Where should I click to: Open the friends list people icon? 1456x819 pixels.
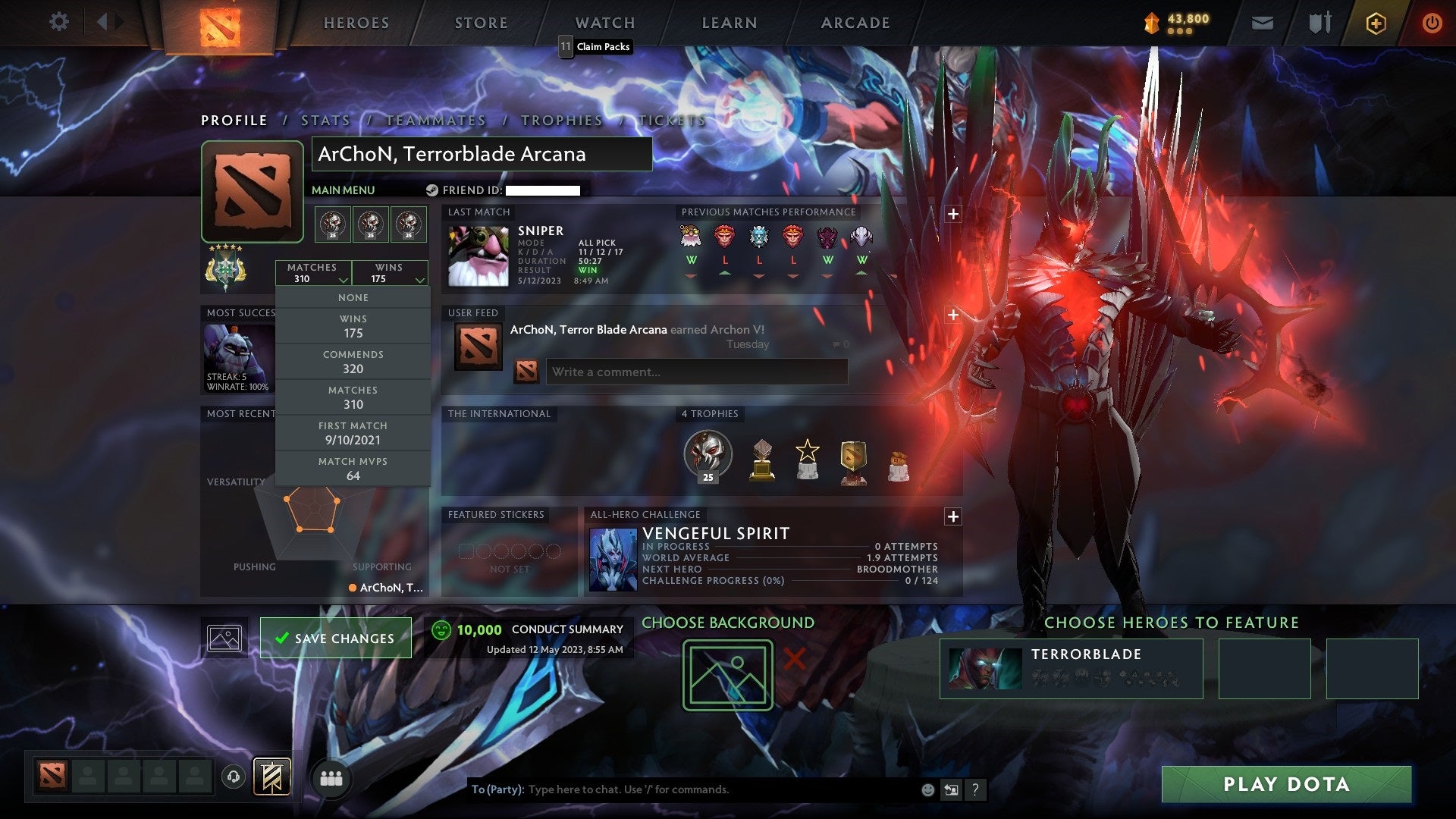pos(332,777)
